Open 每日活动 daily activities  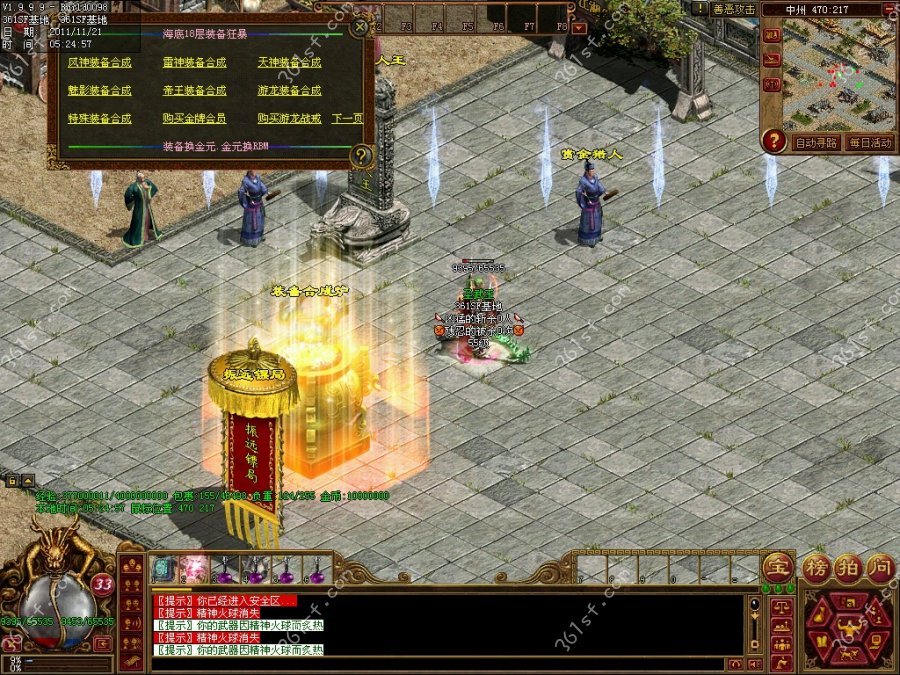pyautogui.click(x=868, y=143)
